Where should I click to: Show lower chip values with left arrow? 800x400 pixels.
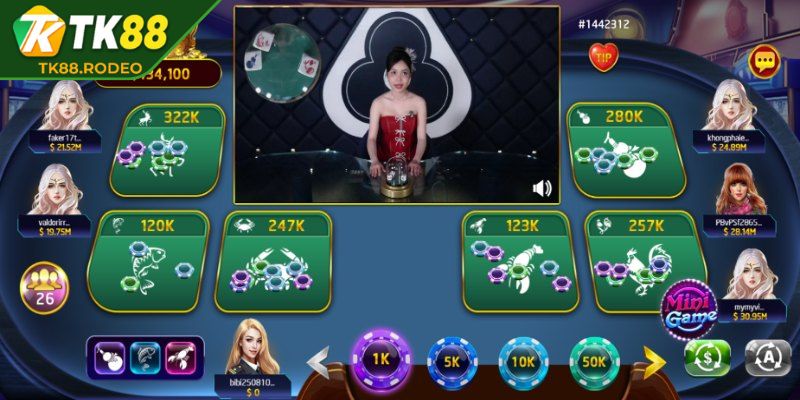point(318,361)
